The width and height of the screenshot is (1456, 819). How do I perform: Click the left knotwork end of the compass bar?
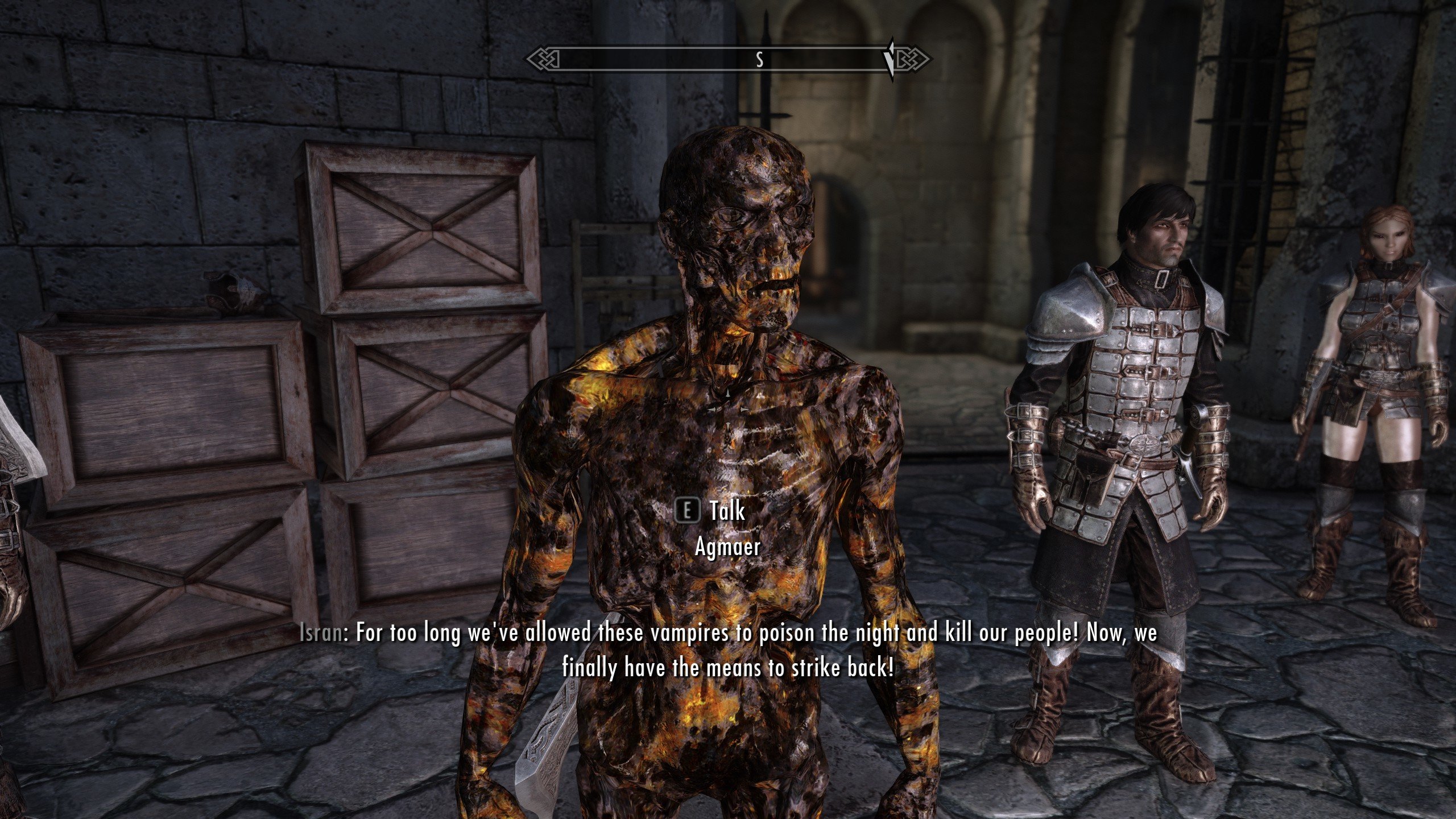click(540, 57)
